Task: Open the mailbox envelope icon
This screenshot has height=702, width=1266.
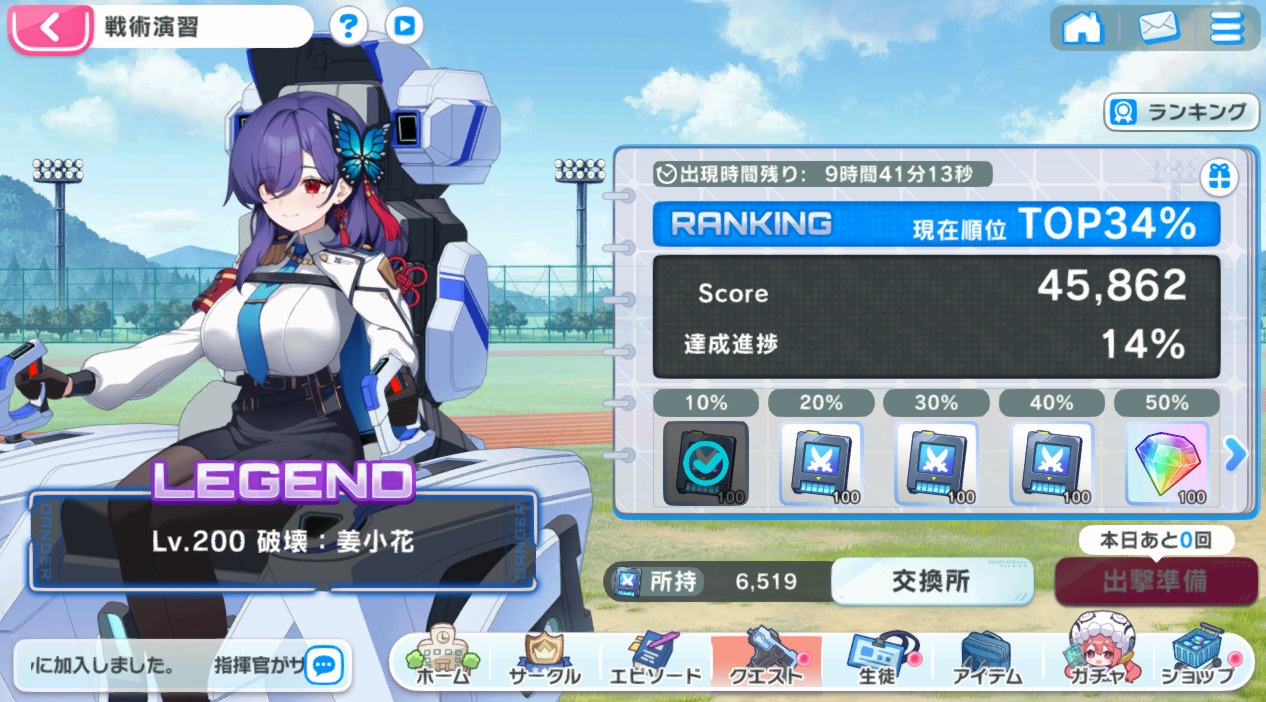Action: (1158, 28)
